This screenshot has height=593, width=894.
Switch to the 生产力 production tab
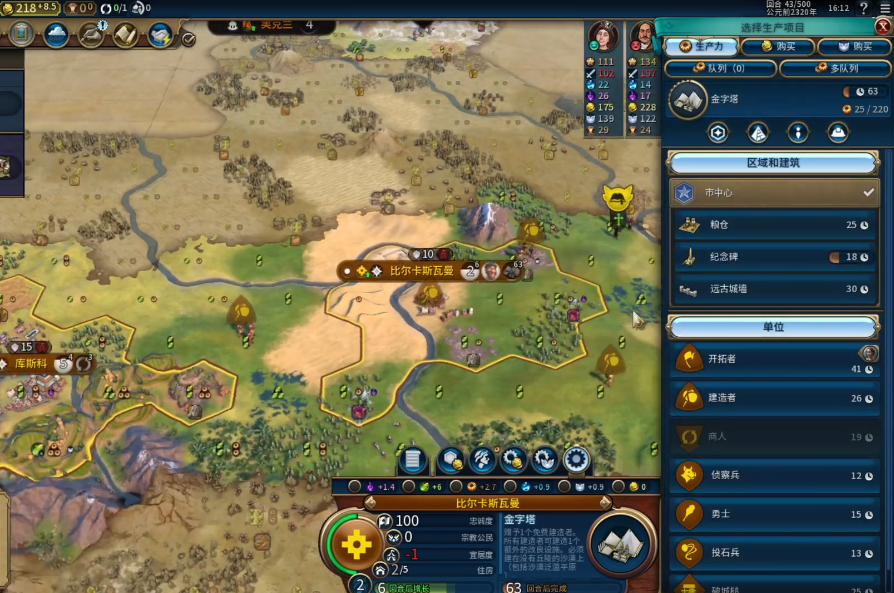coord(700,47)
